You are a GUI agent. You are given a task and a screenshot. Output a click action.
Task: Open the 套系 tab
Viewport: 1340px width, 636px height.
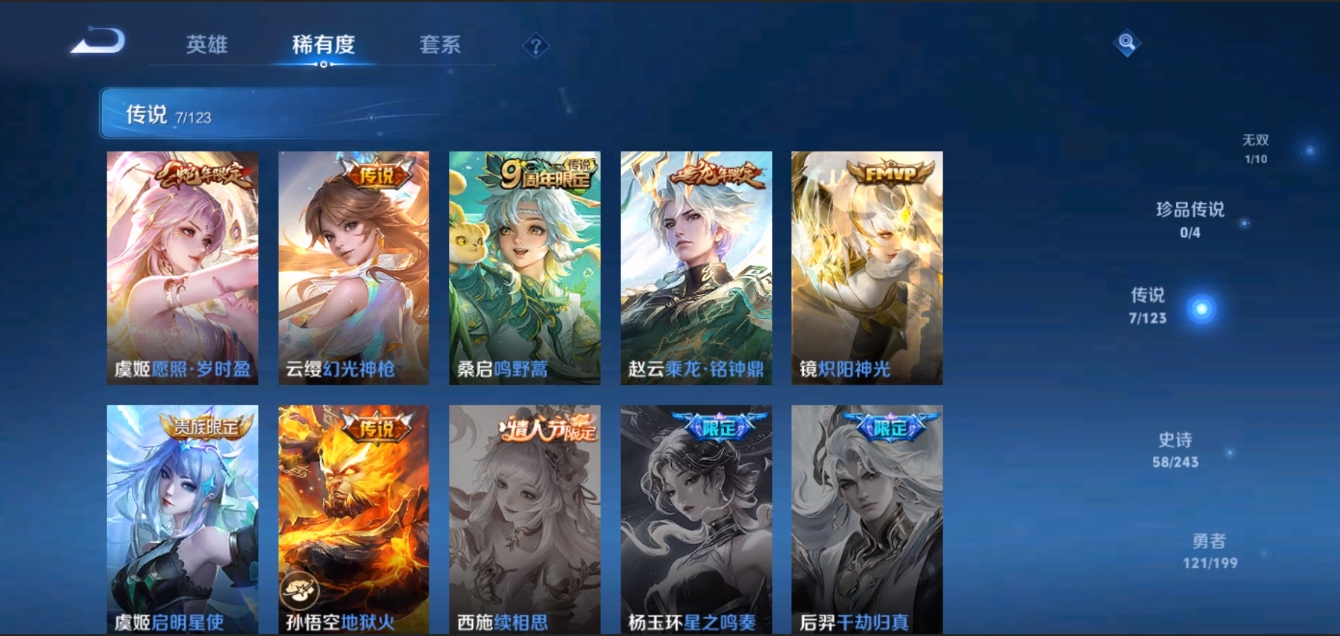click(440, 45)
